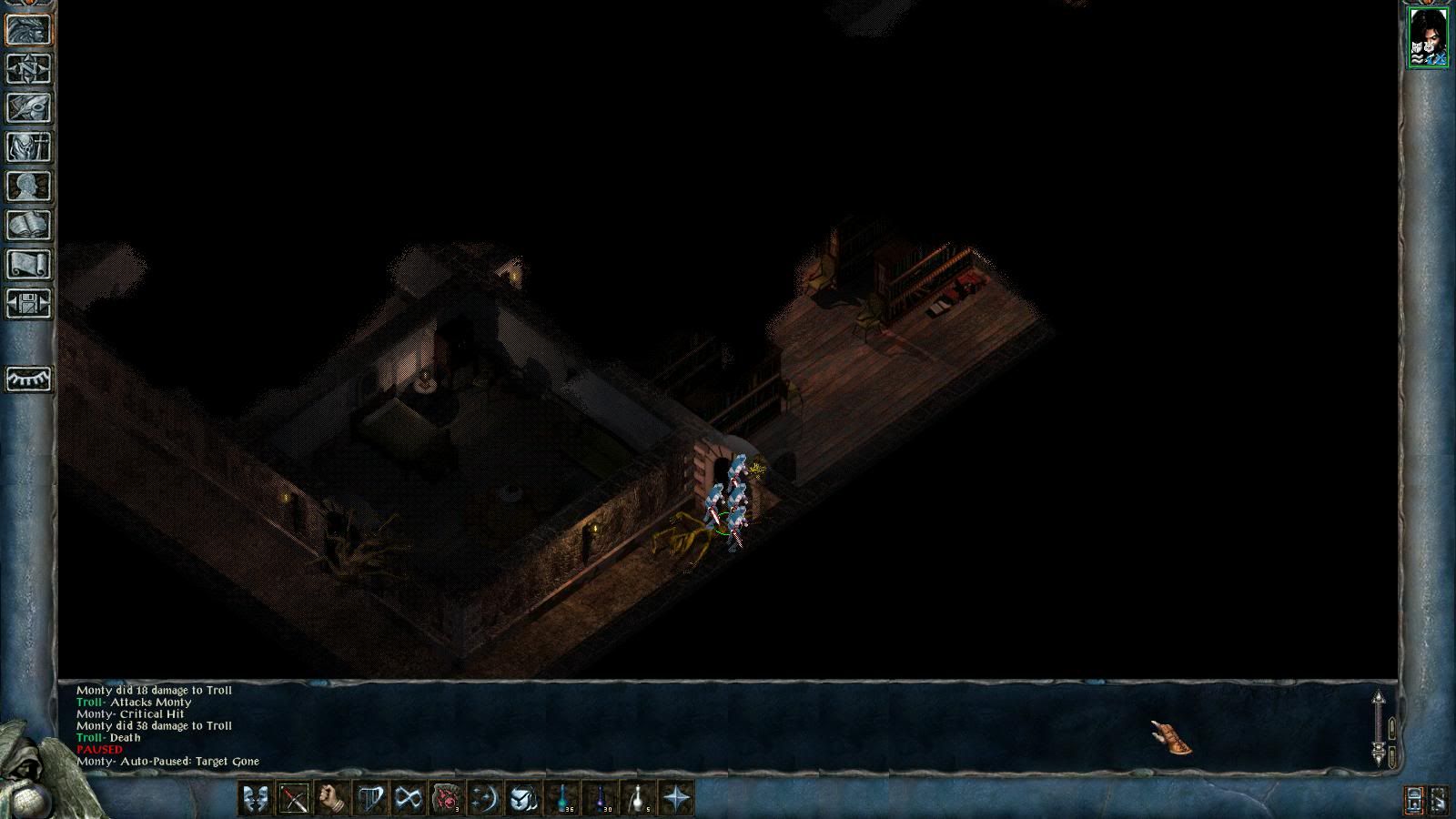Click the theater masks dialogue button

point(256,798)
